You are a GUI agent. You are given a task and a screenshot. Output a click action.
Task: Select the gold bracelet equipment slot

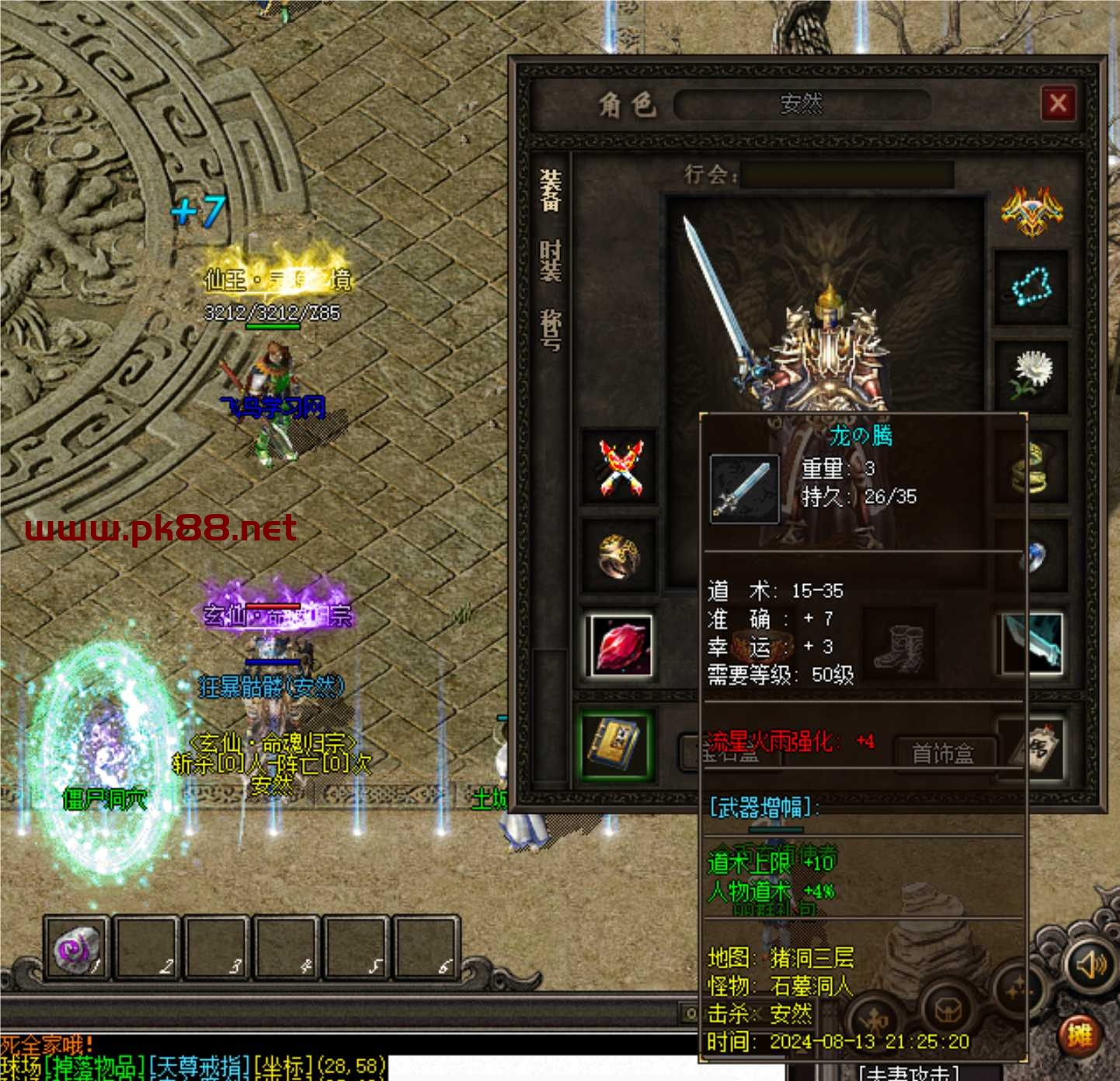(1033, 468)
